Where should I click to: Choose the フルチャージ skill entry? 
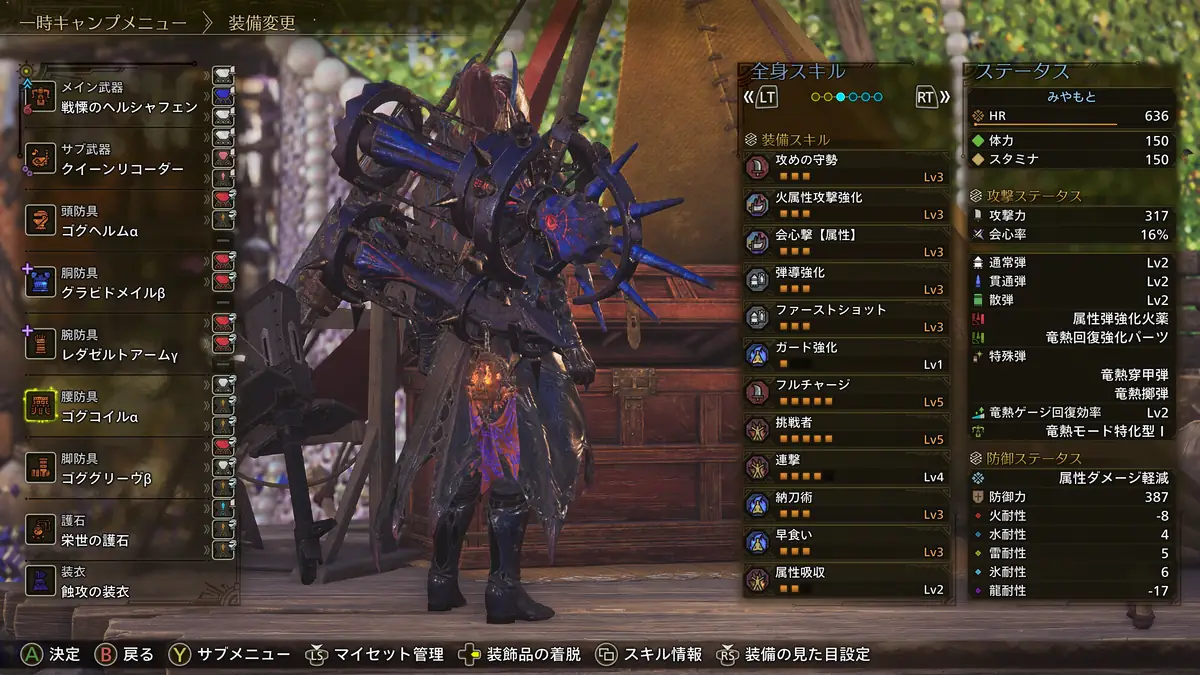pos(845,393)
